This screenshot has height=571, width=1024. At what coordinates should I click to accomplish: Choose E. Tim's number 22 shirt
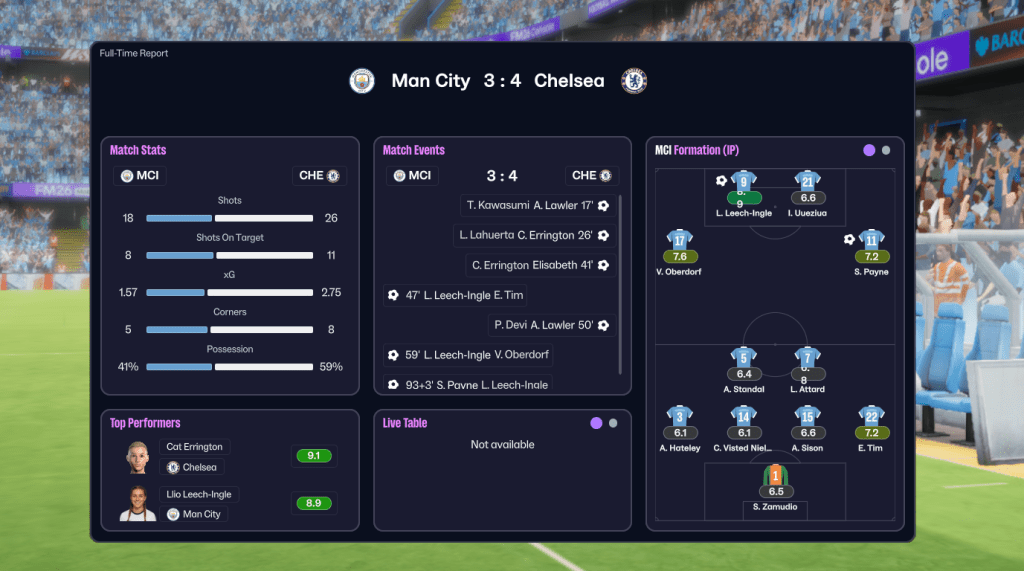[871, 416]
